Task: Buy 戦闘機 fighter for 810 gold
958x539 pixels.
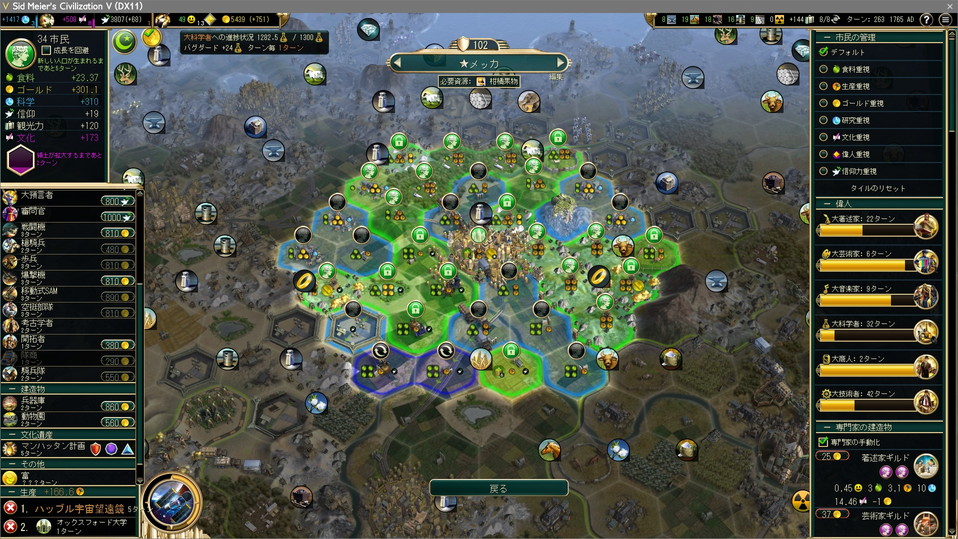Action: [117, 232]
